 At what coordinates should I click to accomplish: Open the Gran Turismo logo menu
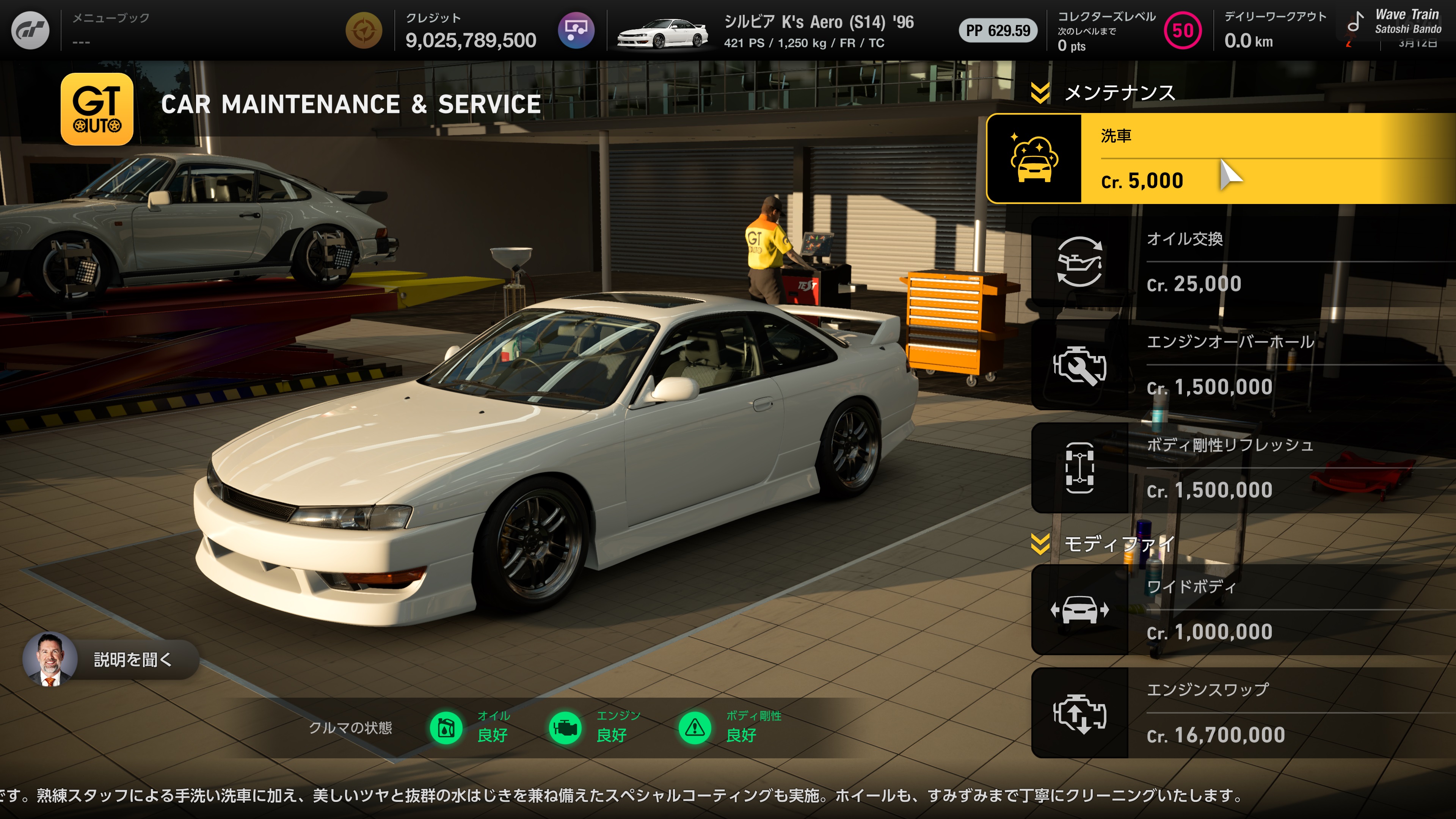point(30,30)
